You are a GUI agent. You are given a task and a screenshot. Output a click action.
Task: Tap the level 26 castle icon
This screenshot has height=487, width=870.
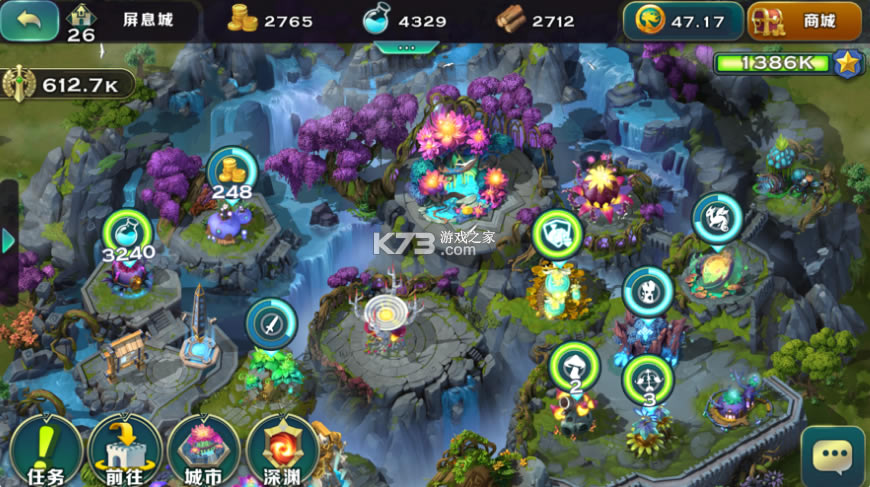81,22
